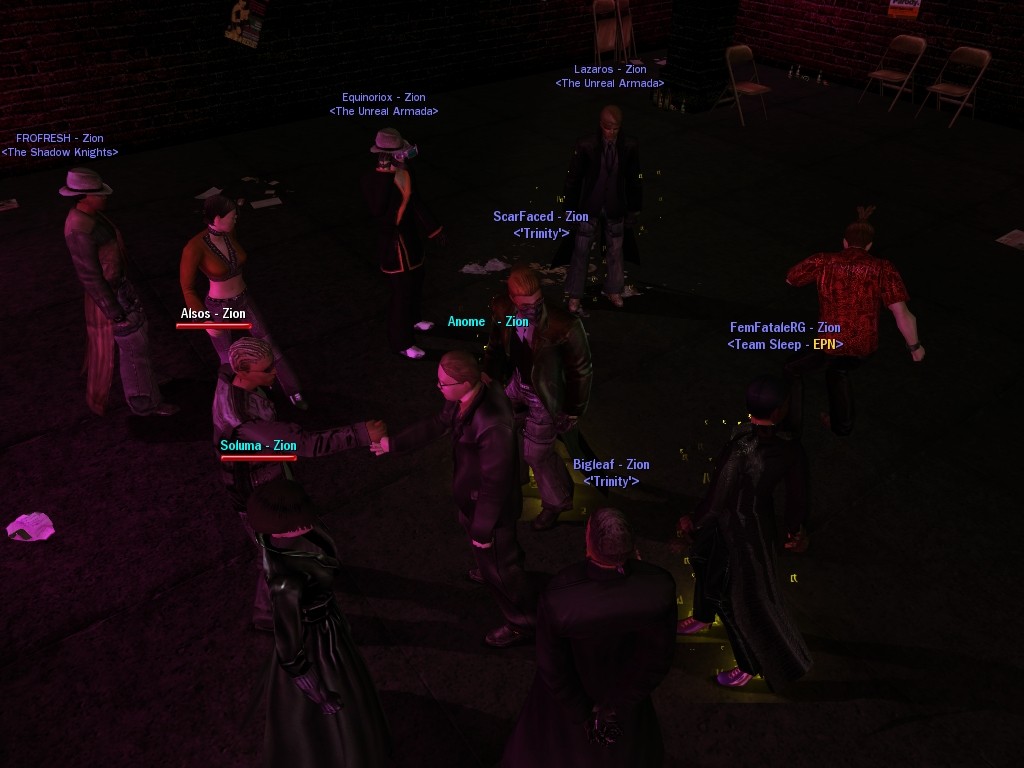Viewport: 1024px width, 768px height.
Task: Select ScarFaced's name label
Action: click(541, 216)
